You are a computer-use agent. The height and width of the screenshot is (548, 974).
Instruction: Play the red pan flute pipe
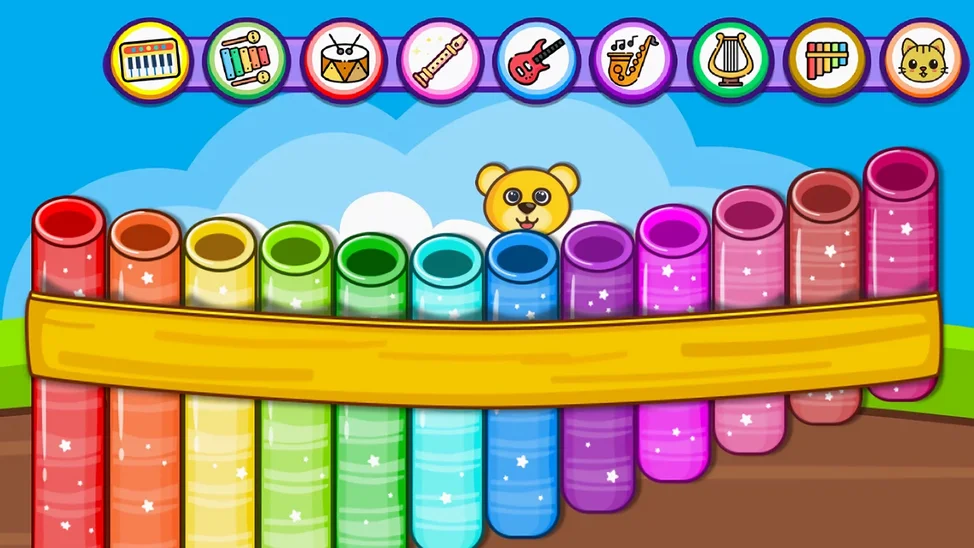68,450
